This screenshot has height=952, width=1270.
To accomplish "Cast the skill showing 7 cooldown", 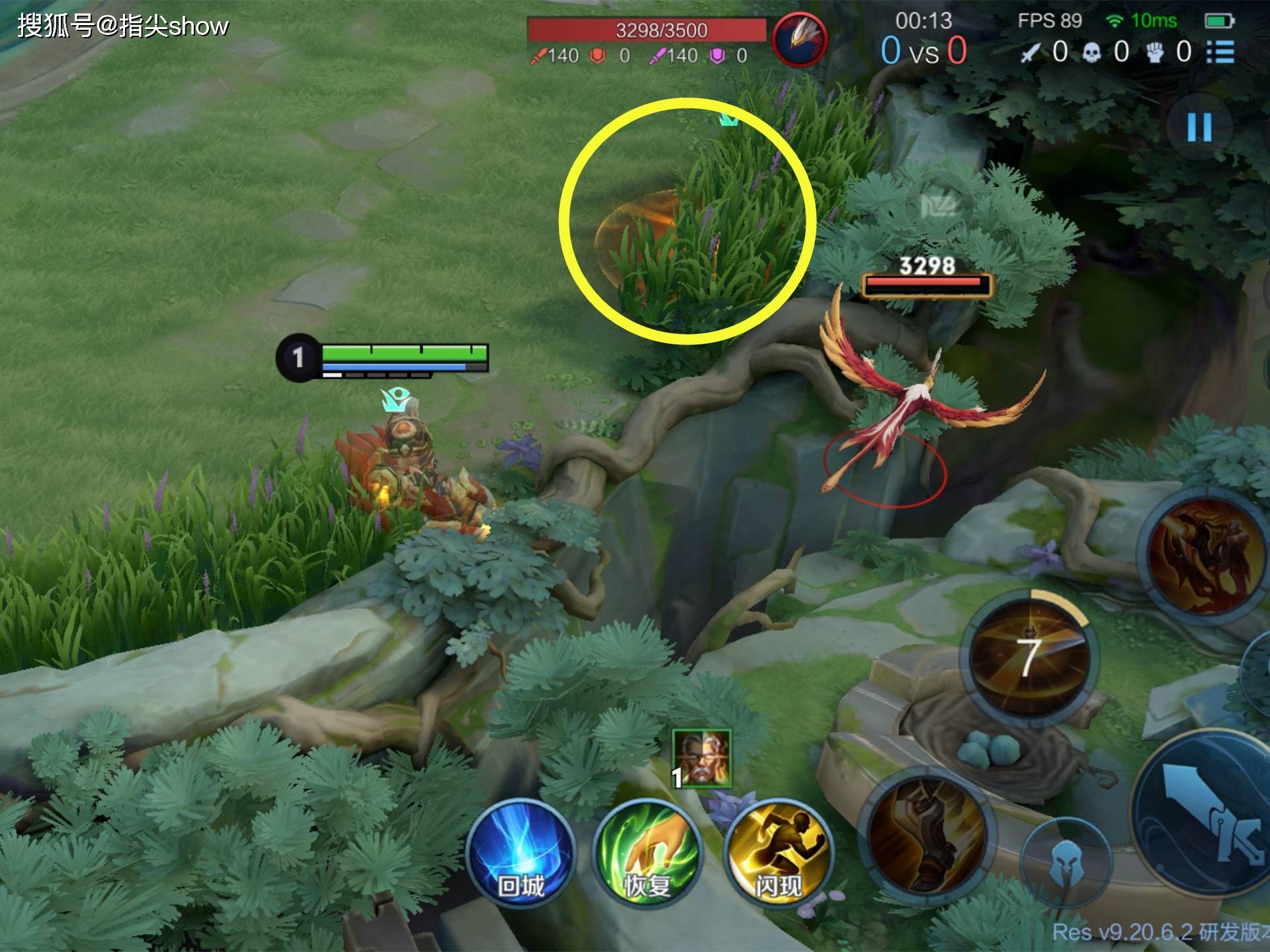I will coord(1027,656).
